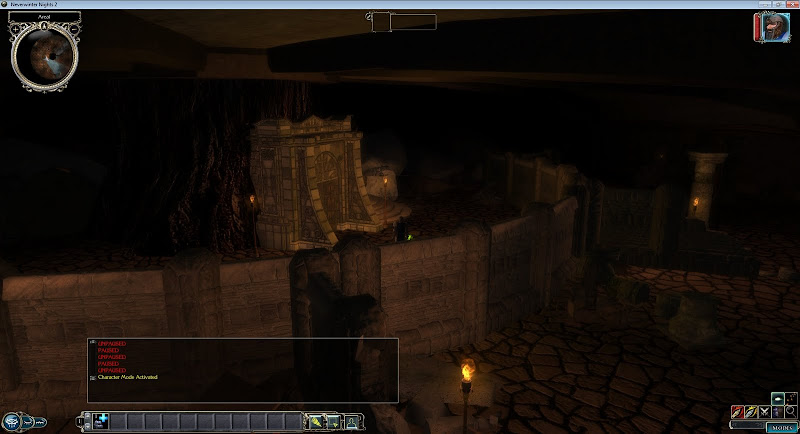The width and height of the screenshot is (800, 434).
Task: Activate the yellow-ringed sword mode
Action: (x=750, y=411)
